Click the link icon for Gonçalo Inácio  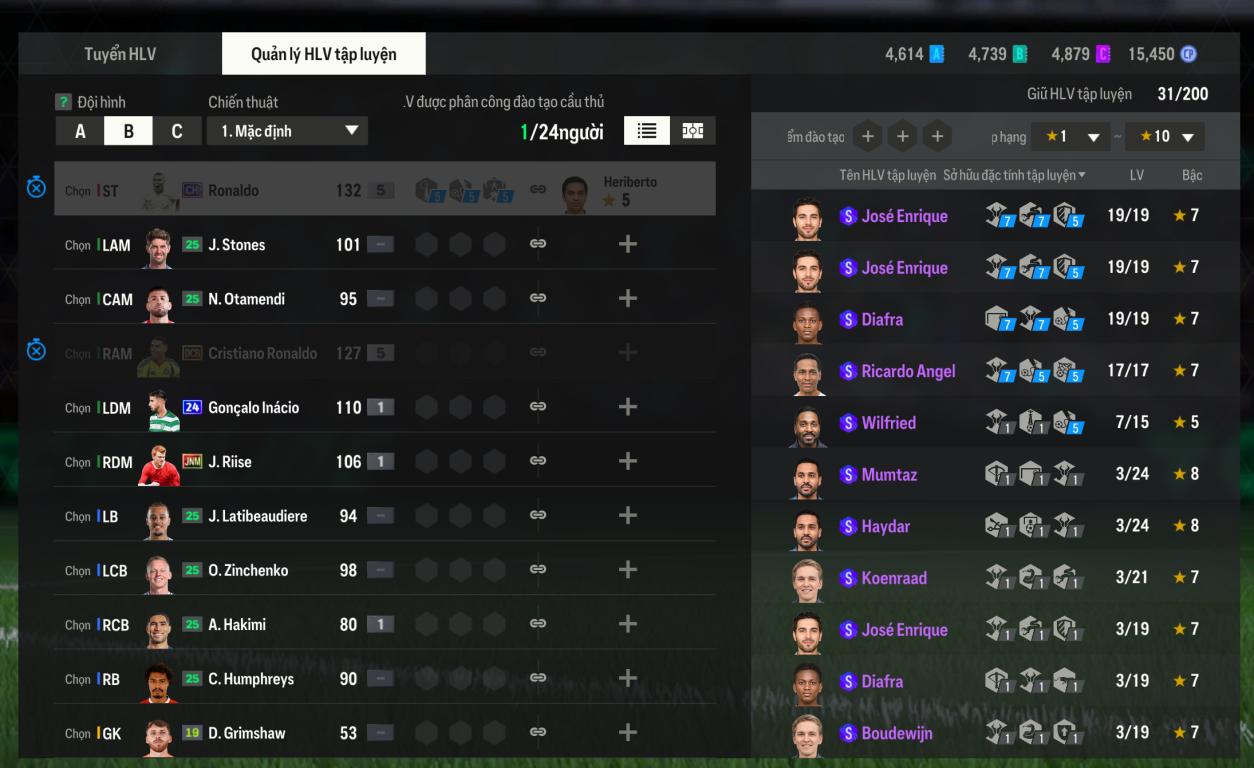538,407
